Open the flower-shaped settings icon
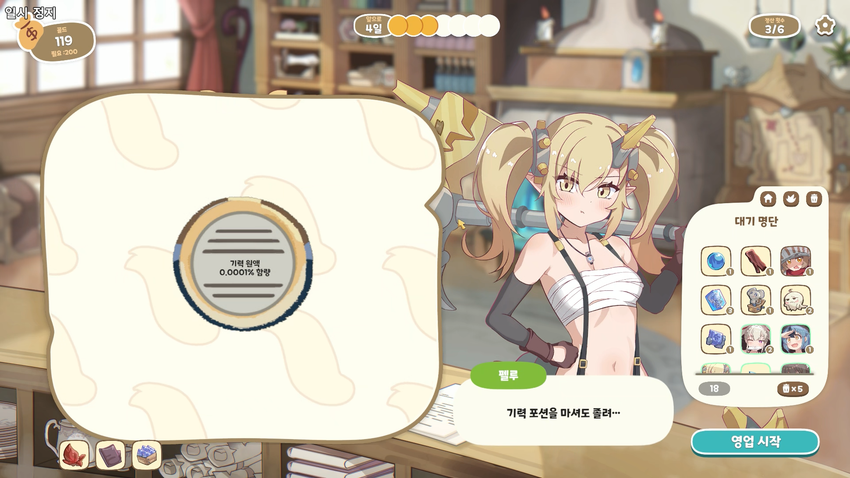This screenshot has height=478, width=850. click(x=825, y=25)
